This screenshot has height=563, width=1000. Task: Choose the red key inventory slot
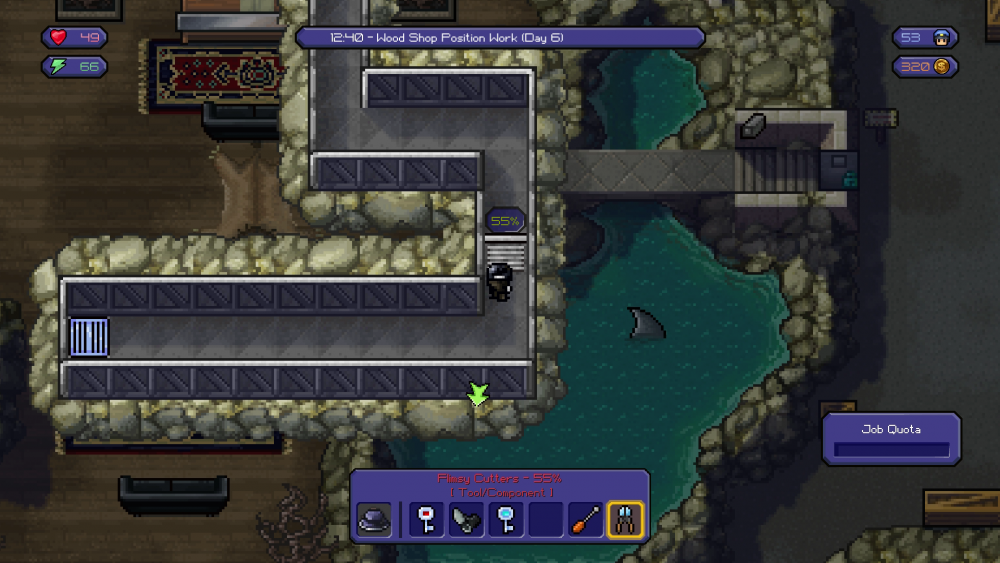427,520
